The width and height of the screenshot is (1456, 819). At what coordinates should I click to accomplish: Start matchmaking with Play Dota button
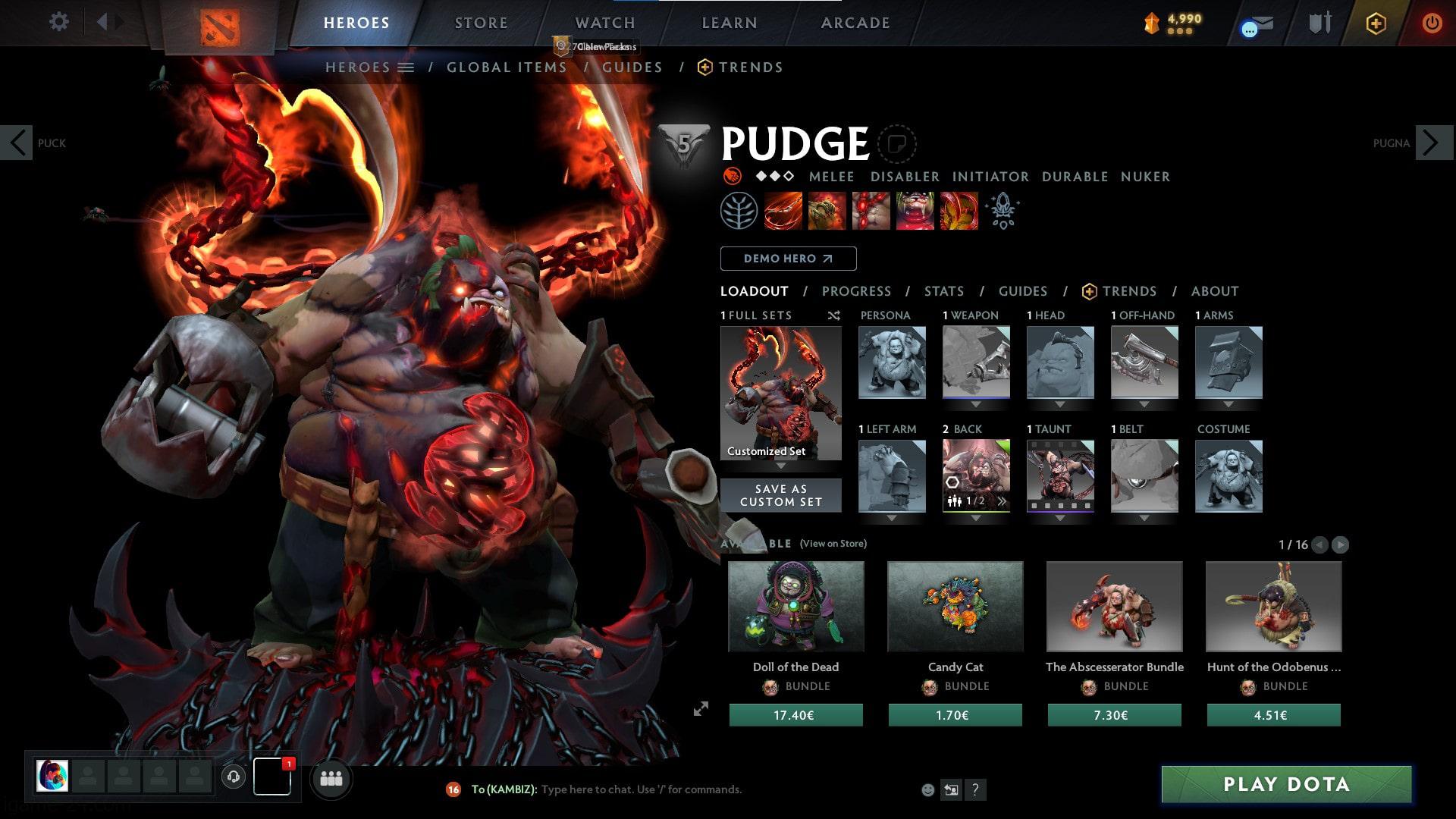(x=1286, y=784)
